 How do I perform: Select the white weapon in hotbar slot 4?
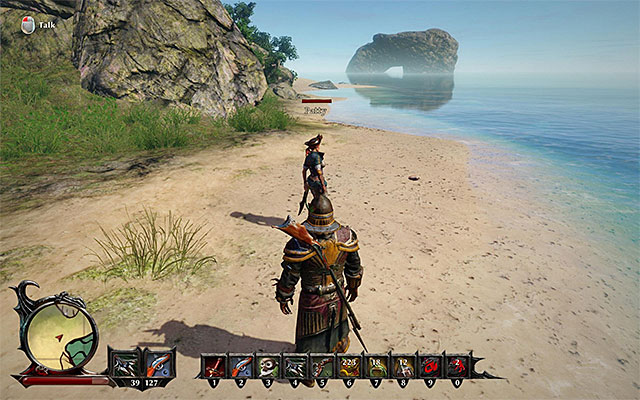tap(295, 365)
